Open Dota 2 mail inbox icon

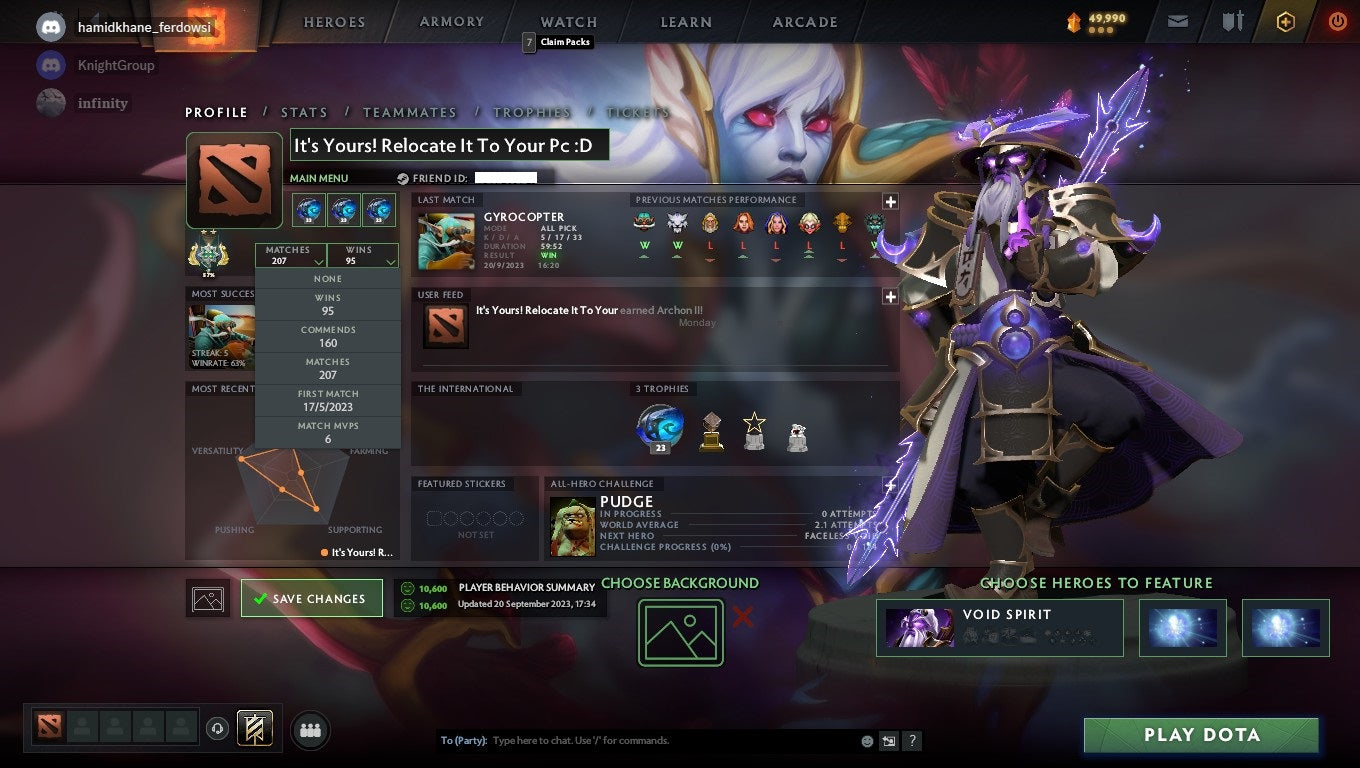(1176, 20)
